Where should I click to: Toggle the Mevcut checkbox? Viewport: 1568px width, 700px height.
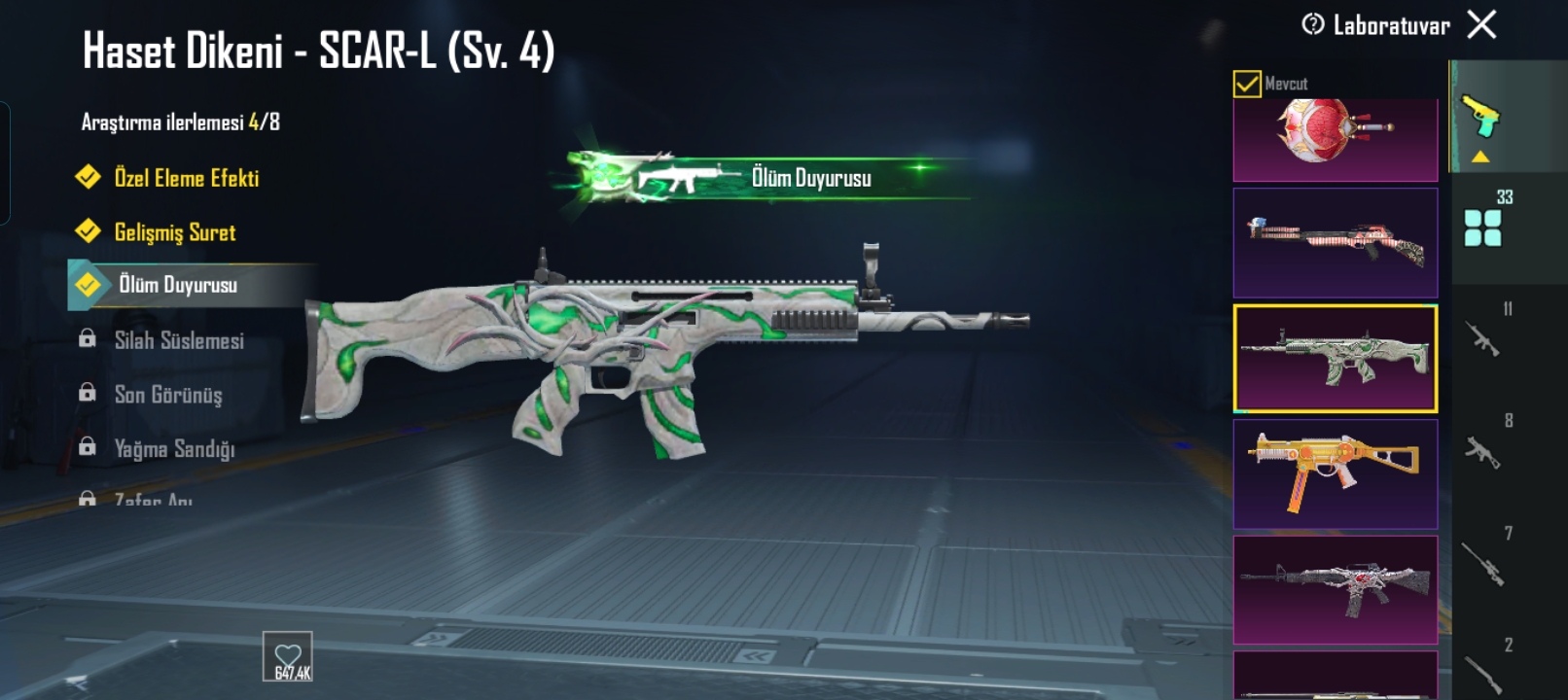click(x=1246, y=84)
